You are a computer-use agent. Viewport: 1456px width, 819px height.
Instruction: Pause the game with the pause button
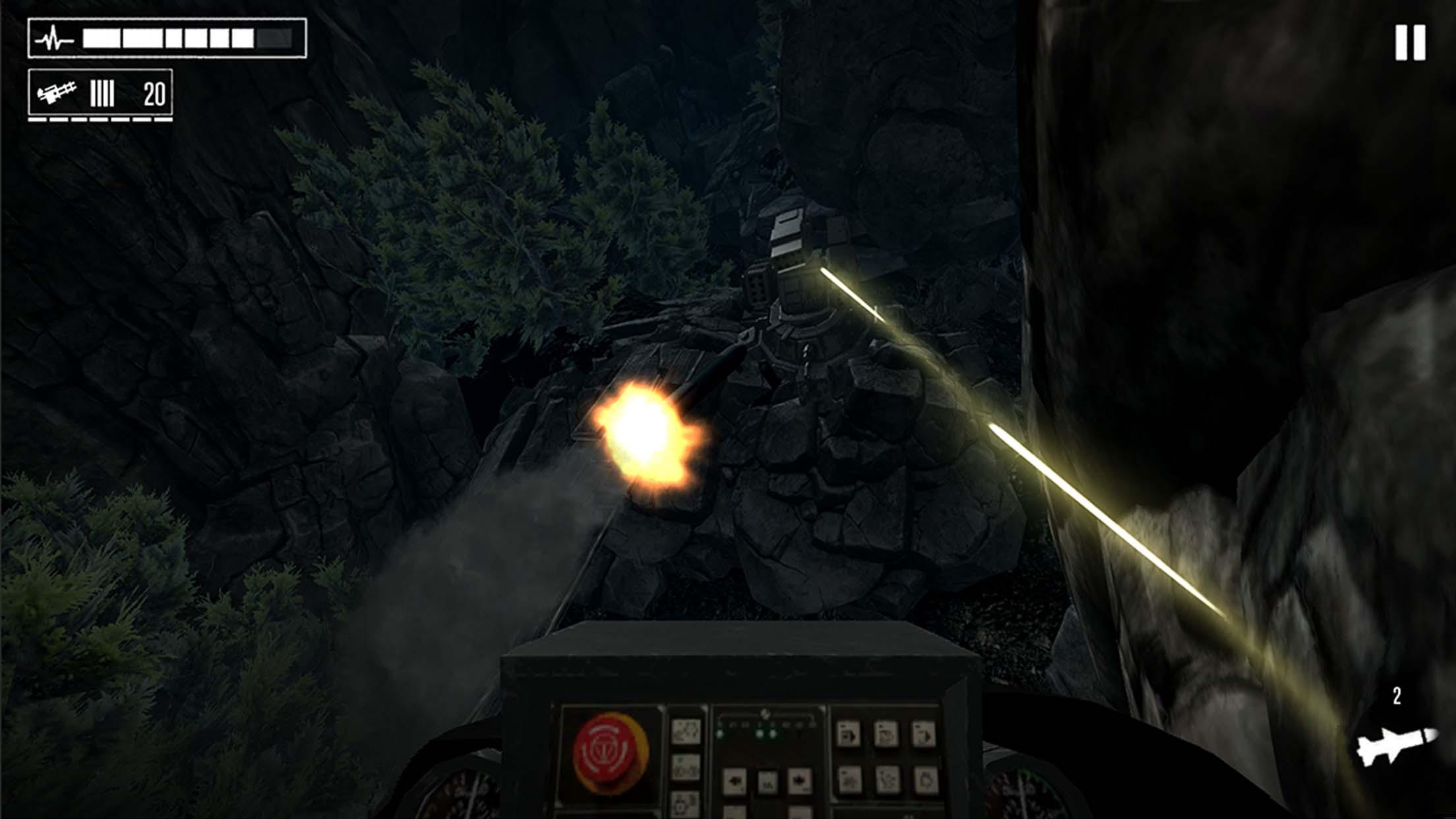click(1410, 44)
